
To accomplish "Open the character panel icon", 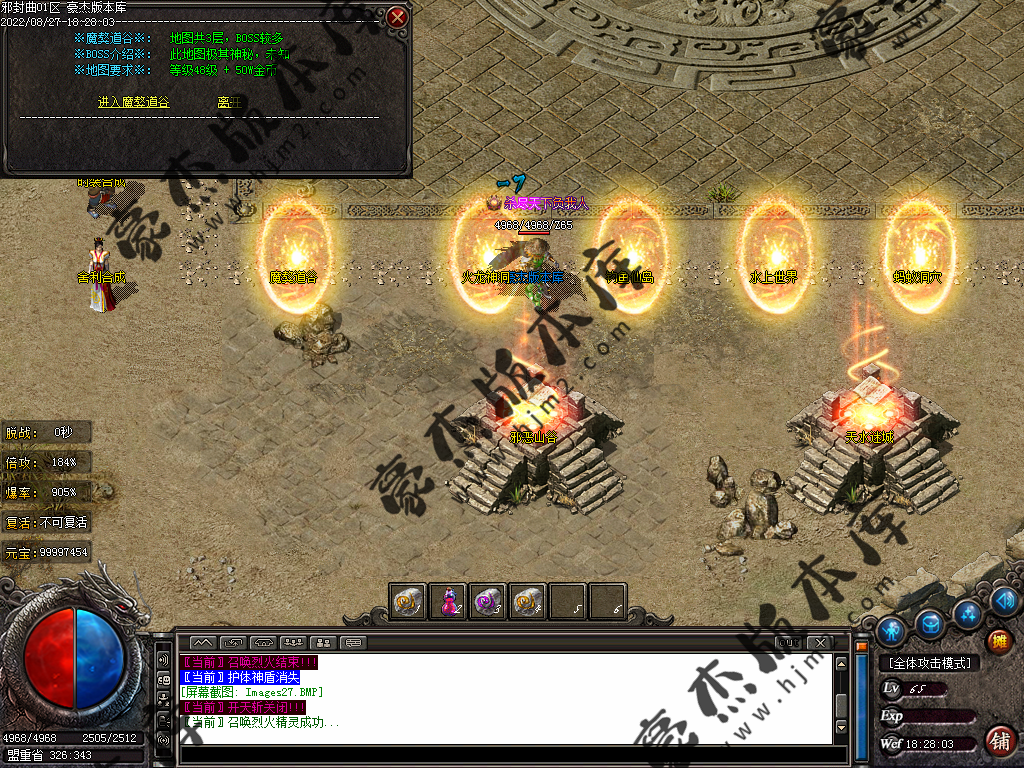I will coord(891,630).
